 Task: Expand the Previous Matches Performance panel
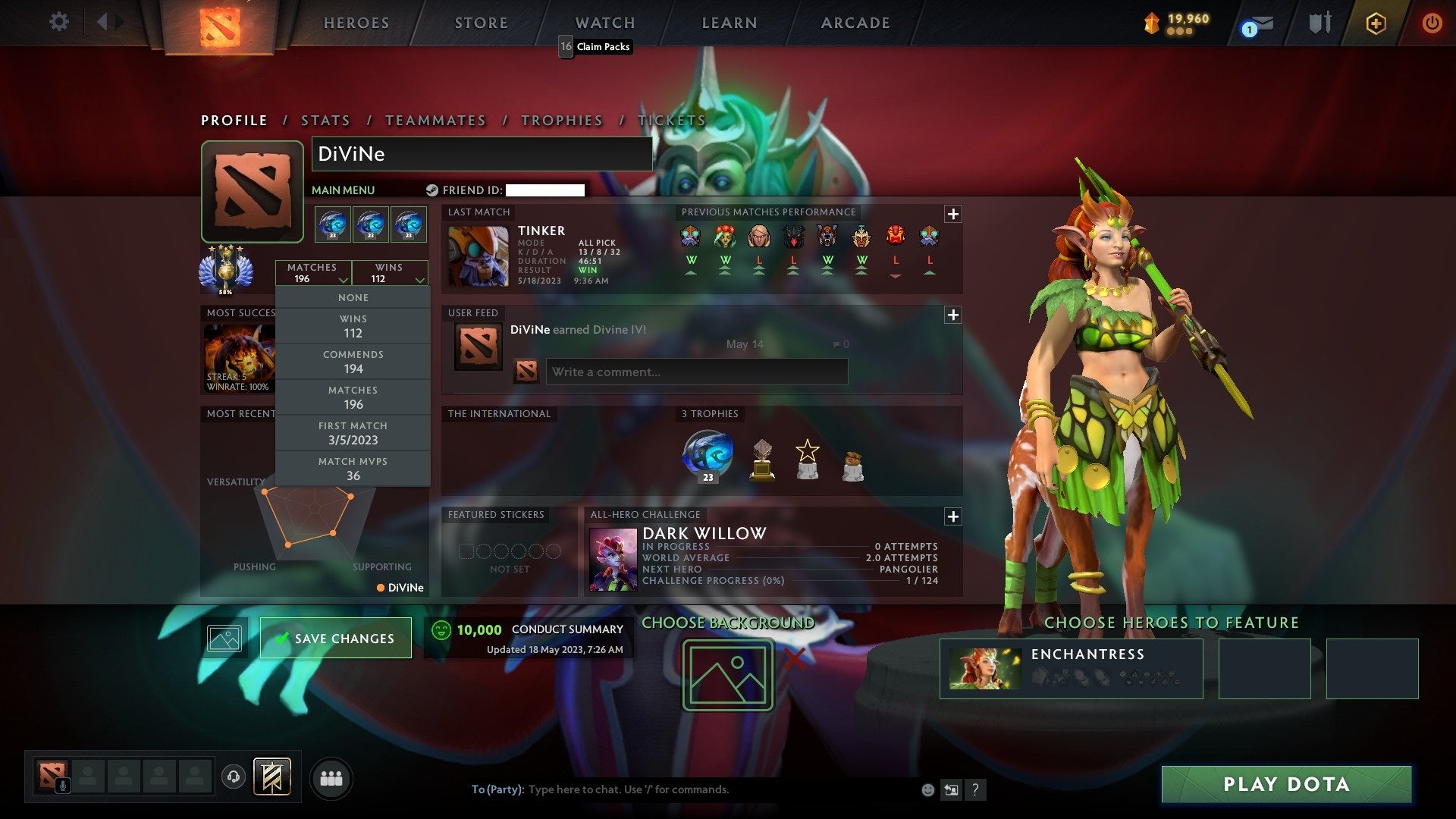(954, 214)
